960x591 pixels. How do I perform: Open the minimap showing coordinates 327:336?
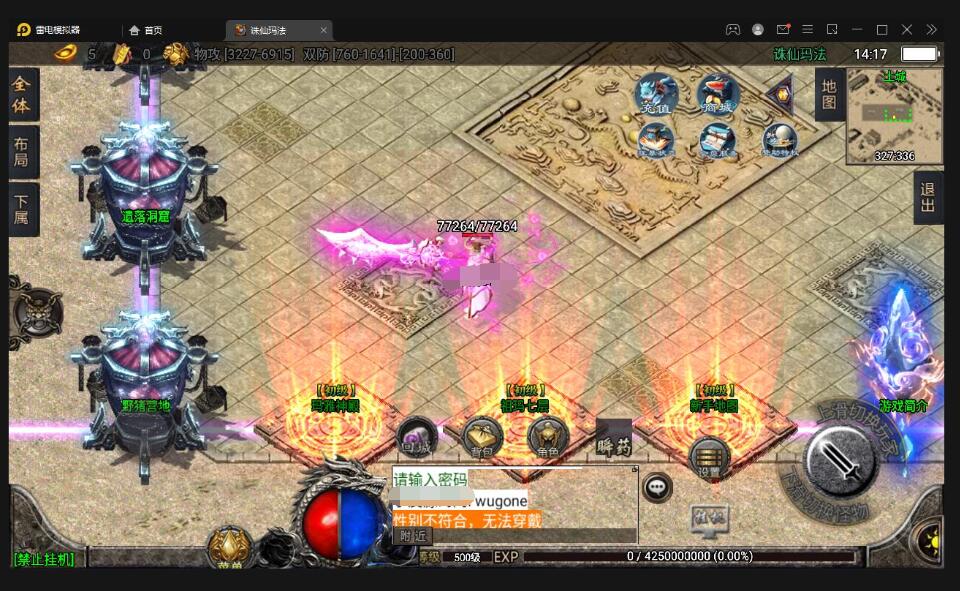click(894, 115)
